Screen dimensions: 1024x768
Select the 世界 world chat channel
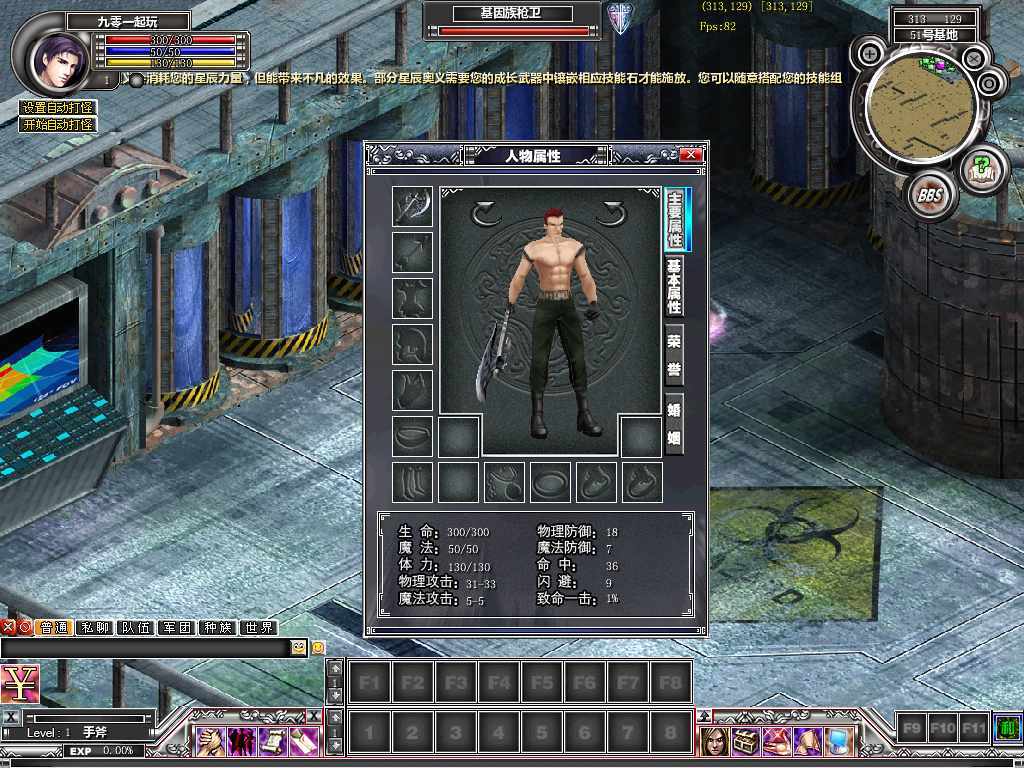[258, 628]
